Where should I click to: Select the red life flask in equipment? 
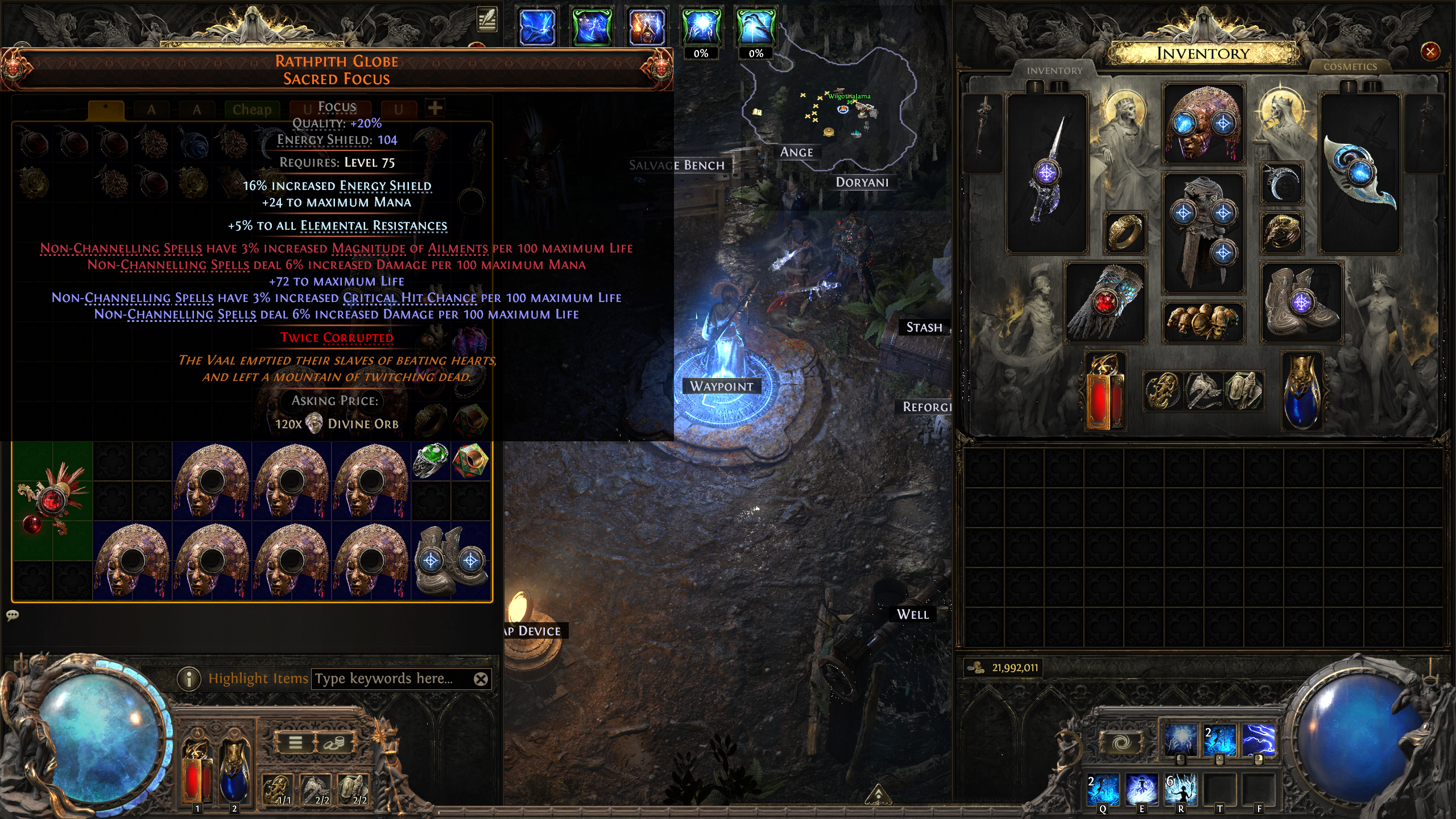(x=1105, y=391)
